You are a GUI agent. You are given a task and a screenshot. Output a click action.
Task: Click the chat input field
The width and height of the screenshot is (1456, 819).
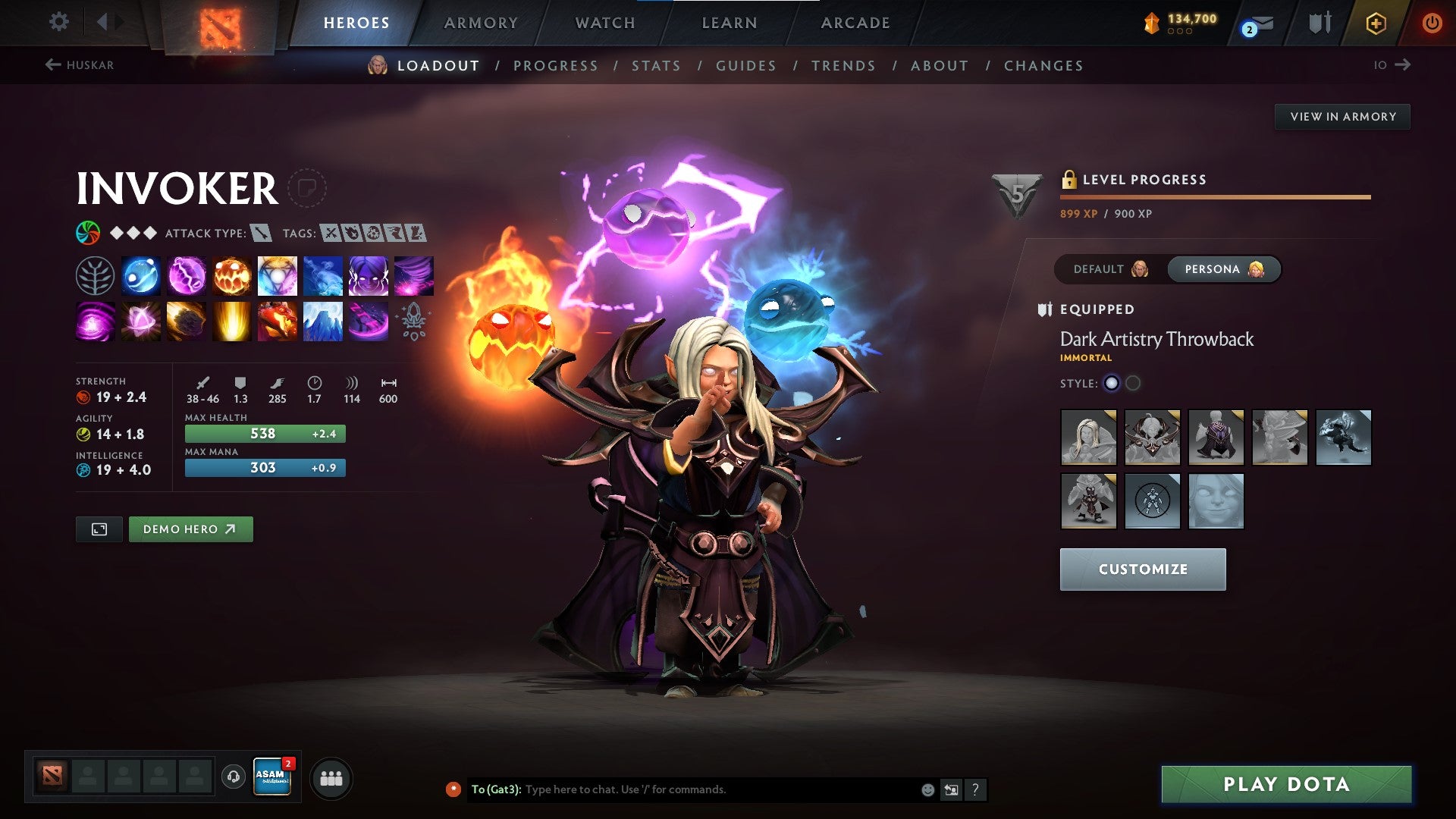tap(682, 789)
